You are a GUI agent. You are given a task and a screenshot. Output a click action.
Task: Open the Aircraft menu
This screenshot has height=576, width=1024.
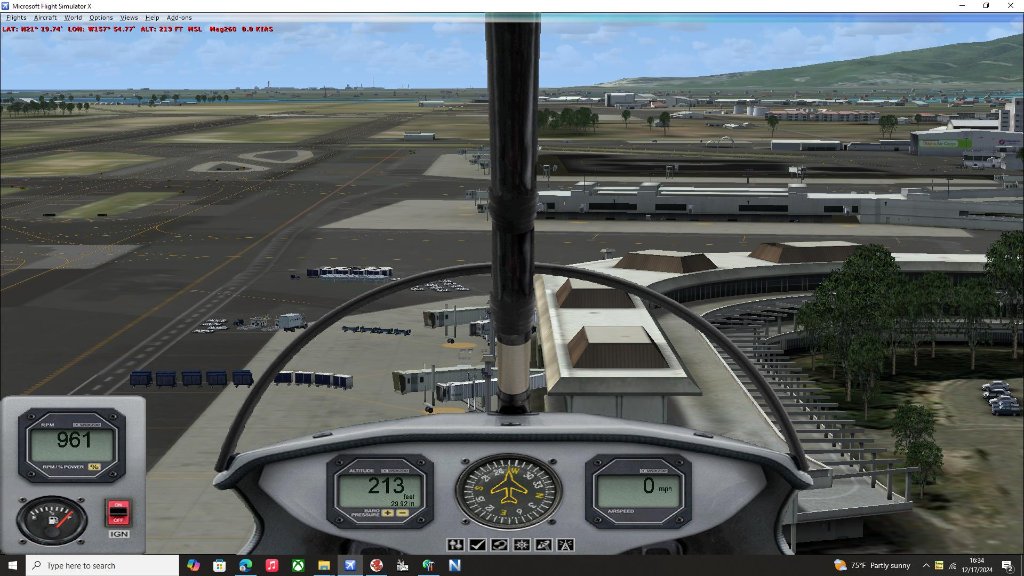[45, 18]
